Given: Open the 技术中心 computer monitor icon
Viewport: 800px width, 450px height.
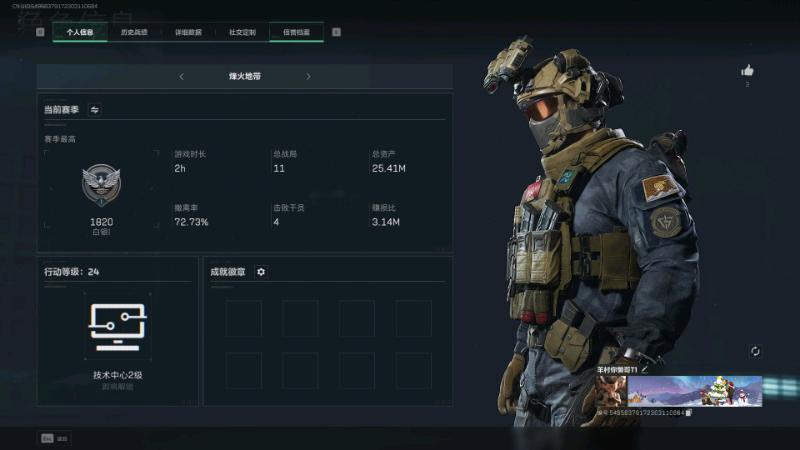Looking at the screenshot, I should tap(118, 327).
